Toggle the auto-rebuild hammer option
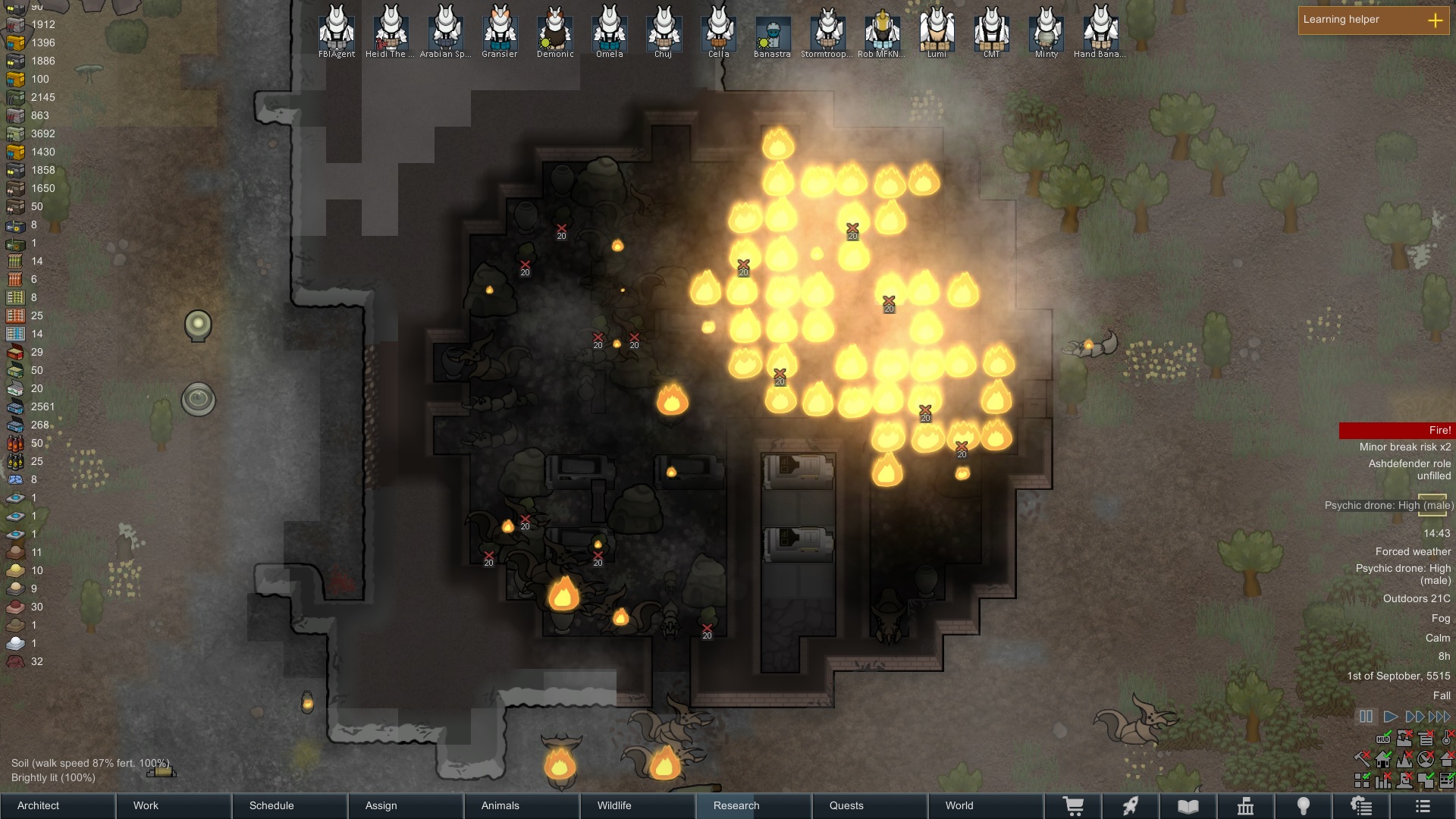Image resolution: width=1456 pixels, height=819 pixels. (x=1363, y=761)
